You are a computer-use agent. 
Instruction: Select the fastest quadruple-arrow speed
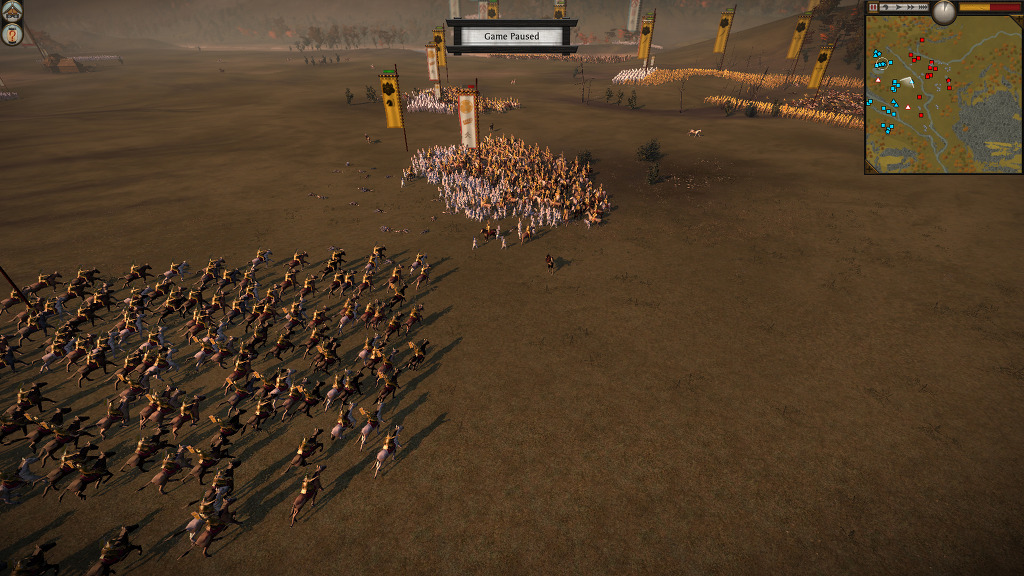pos(923,7)
